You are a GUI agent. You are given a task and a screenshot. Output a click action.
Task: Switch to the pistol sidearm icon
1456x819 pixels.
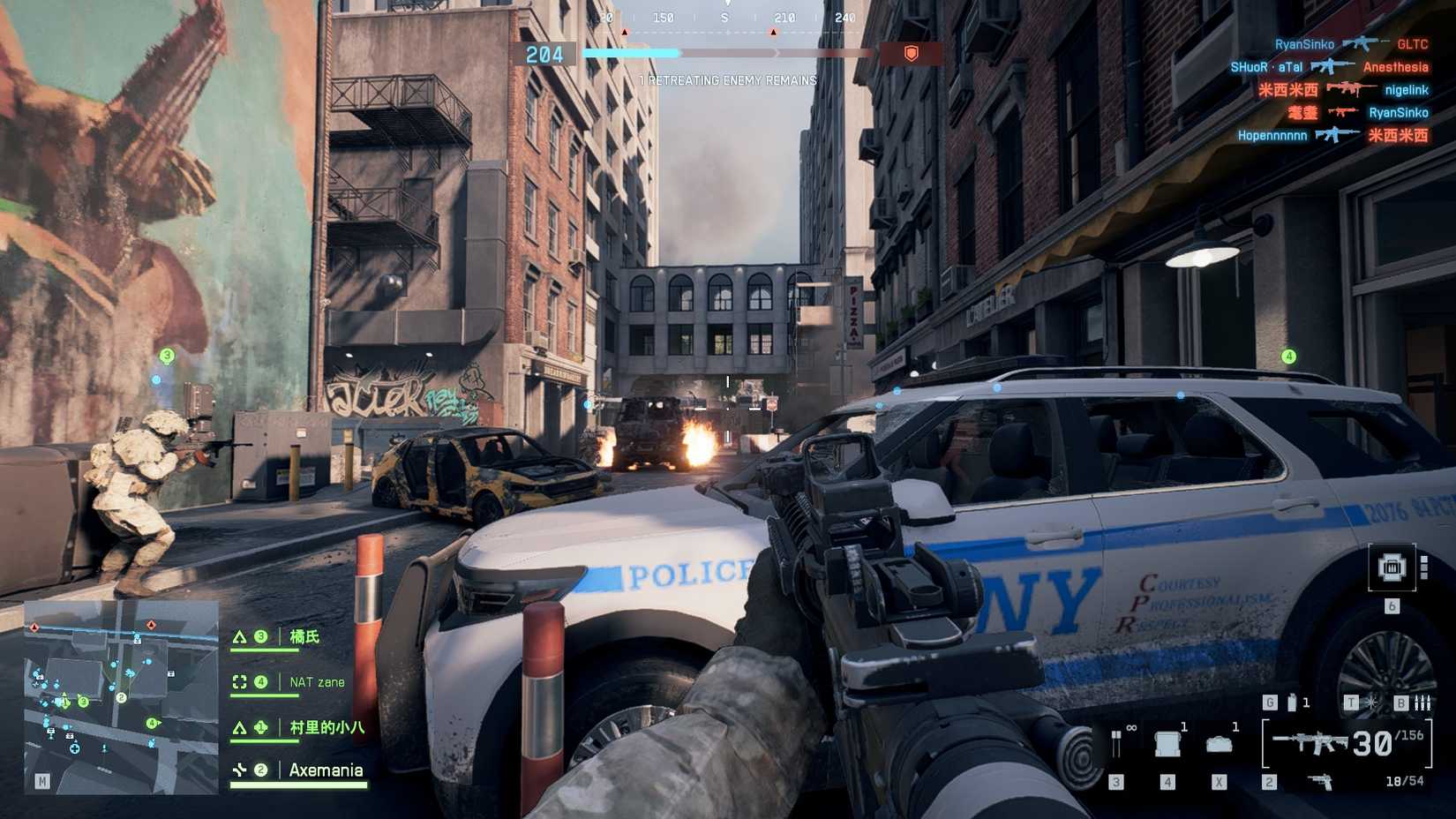pos(1320,782)
